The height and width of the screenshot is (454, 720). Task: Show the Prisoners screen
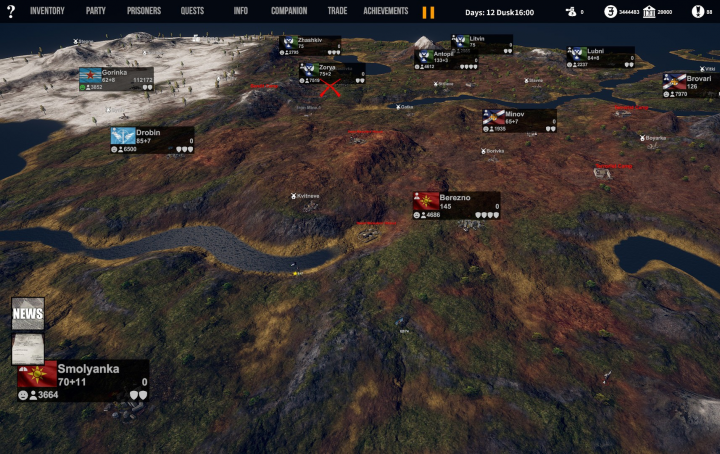(144, 11)
